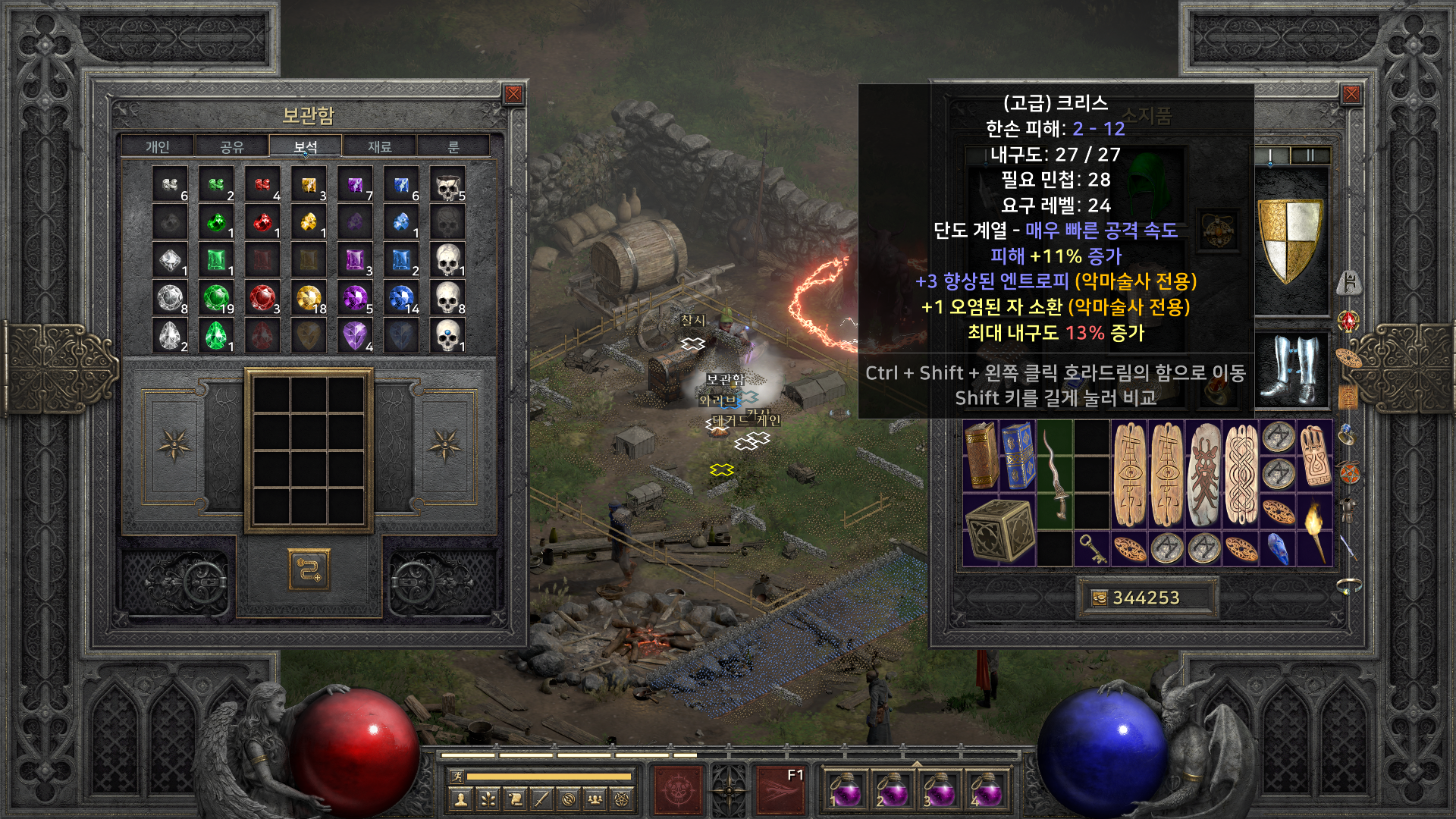Open the 룬 rune stash tab
This screenshot has width=1456, height=819.
tap(453, 146)
